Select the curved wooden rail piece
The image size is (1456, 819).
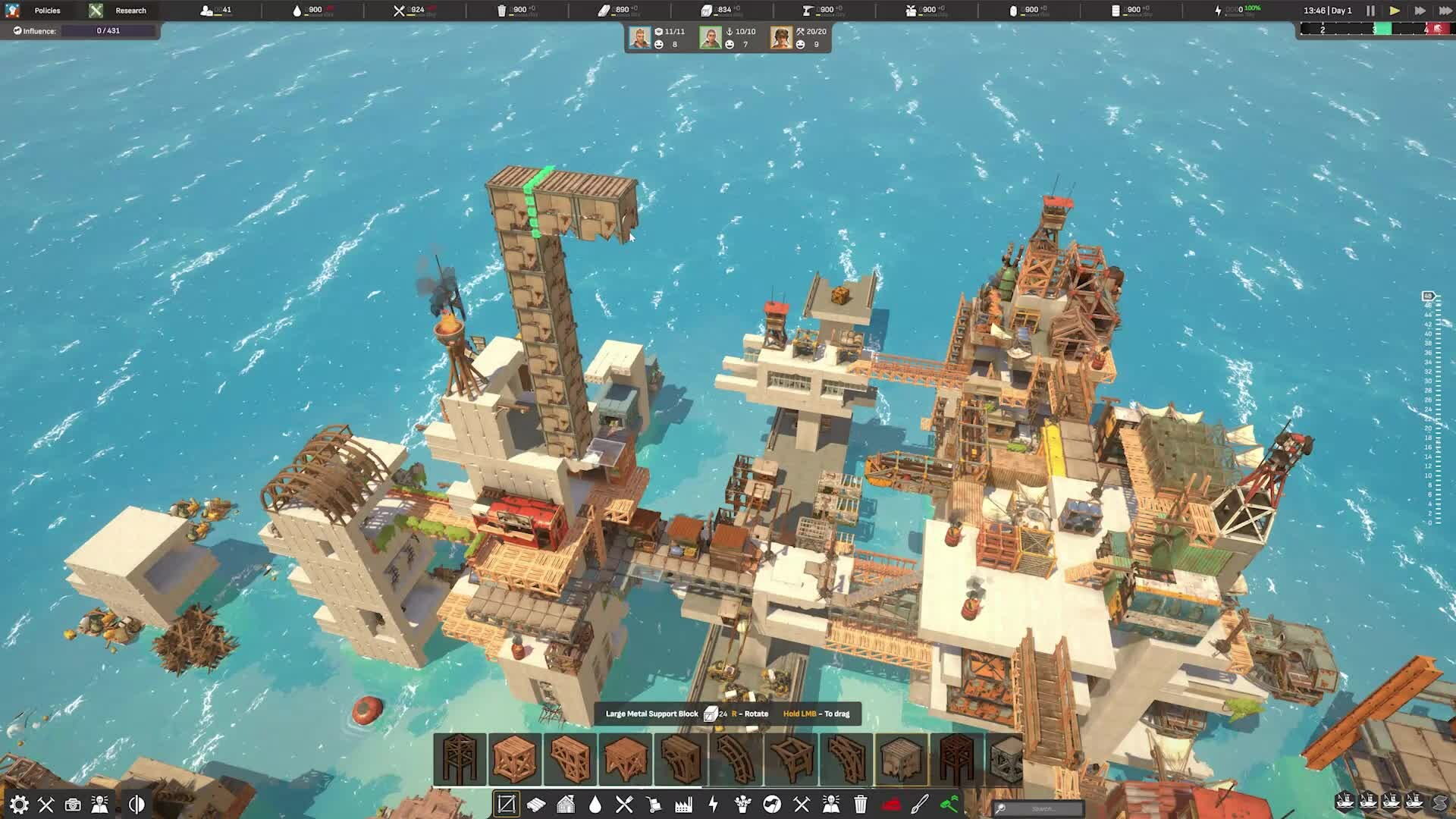(736, 758)
